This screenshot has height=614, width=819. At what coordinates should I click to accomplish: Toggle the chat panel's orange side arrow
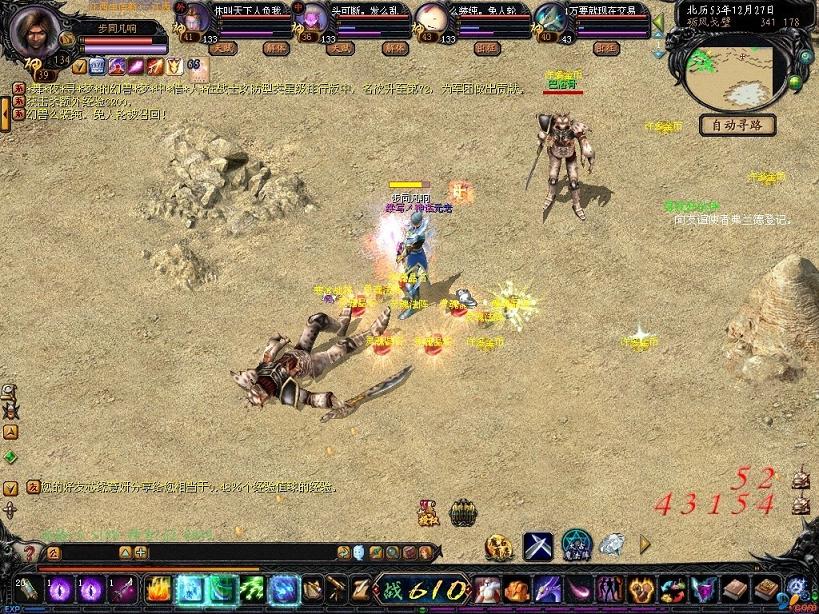(x=5, y=114)
